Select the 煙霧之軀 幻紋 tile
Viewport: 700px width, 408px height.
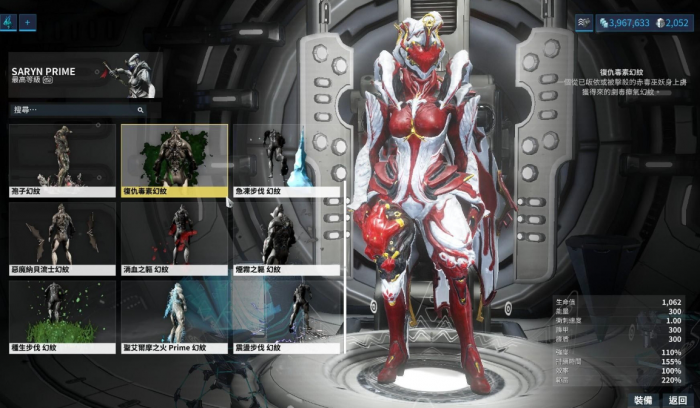pos(286,238)
